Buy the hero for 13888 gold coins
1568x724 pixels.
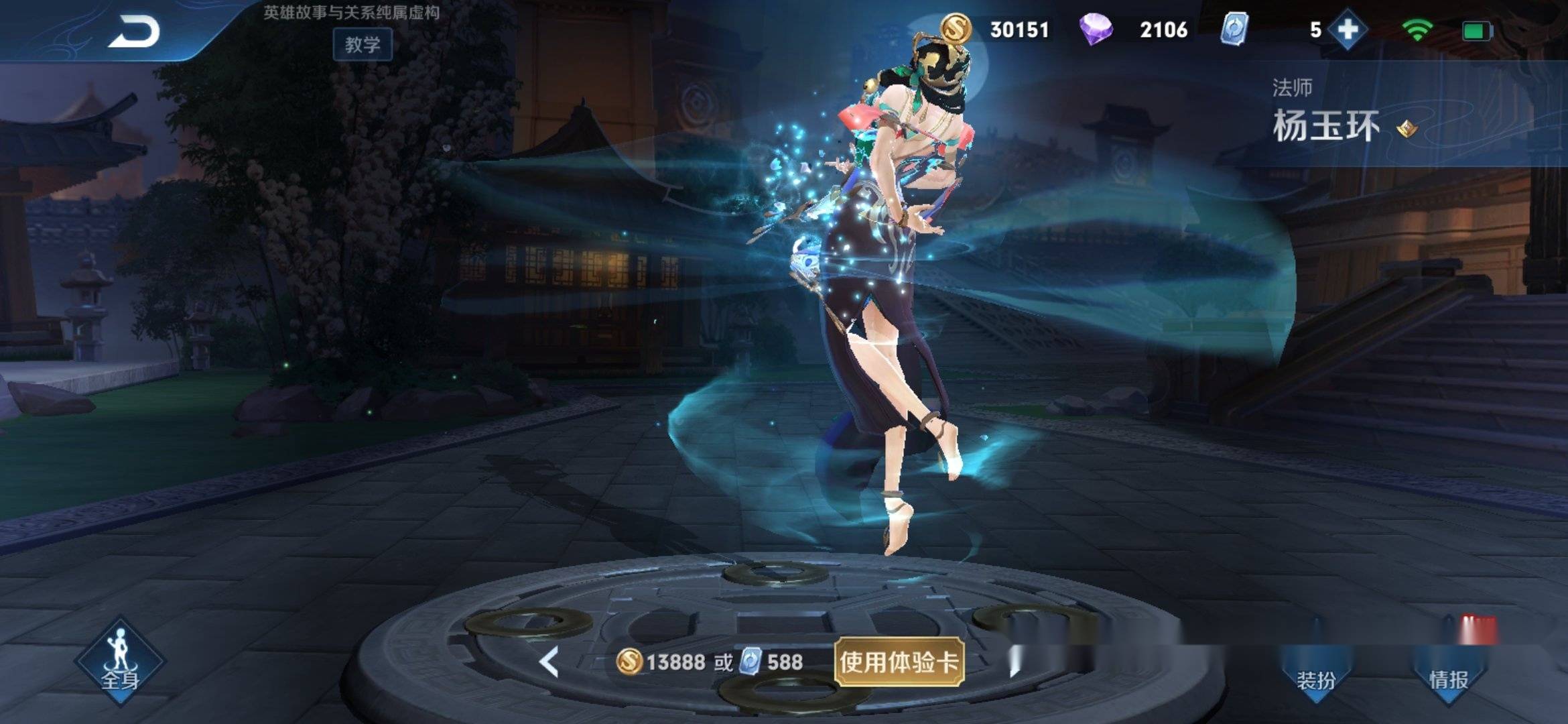click(x=662, y=662)
